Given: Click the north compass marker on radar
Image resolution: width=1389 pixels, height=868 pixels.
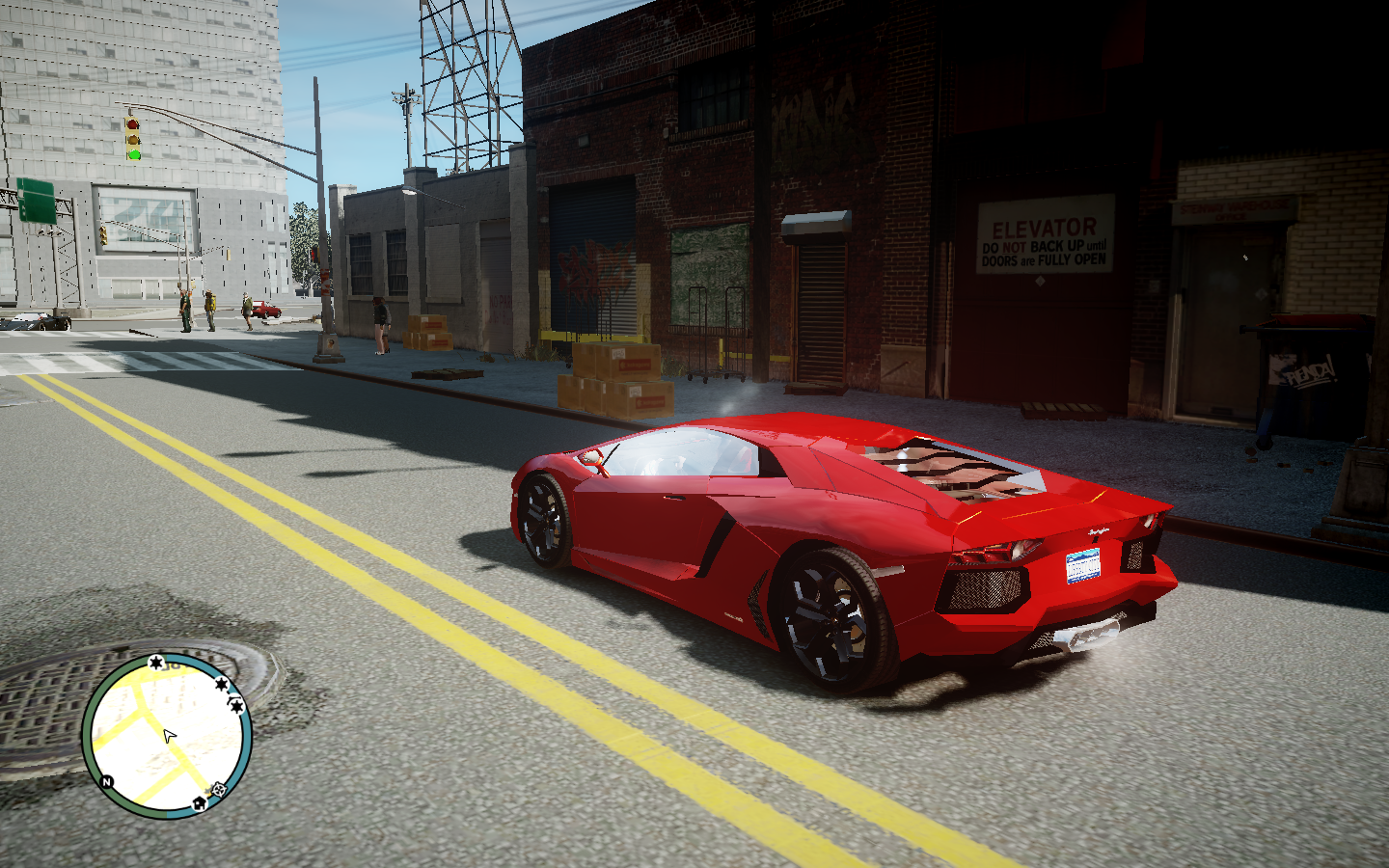Looking at the screenshot, I should click(107, 781).
